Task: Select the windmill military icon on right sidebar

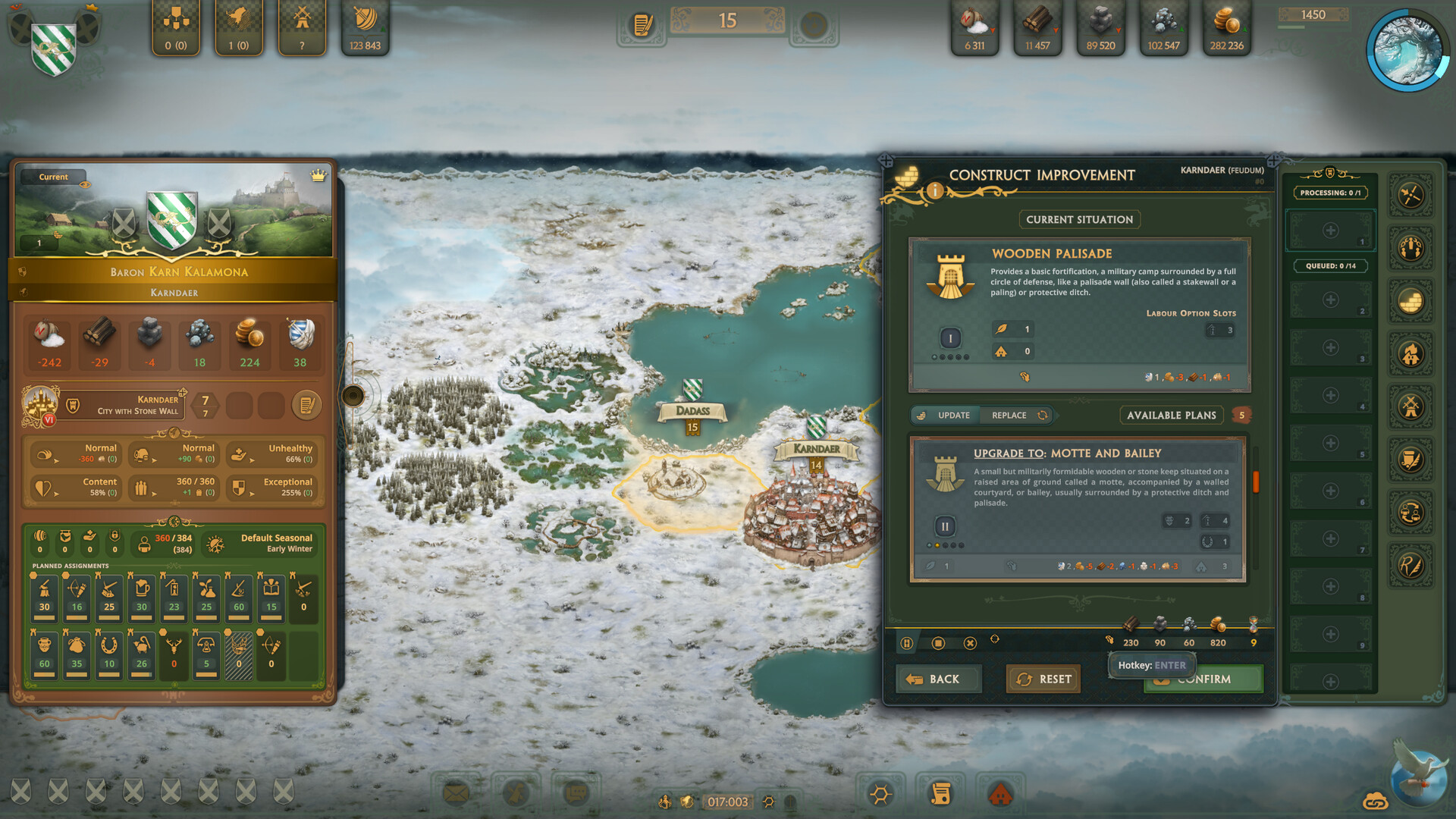Action: [x=1411, y=406]
